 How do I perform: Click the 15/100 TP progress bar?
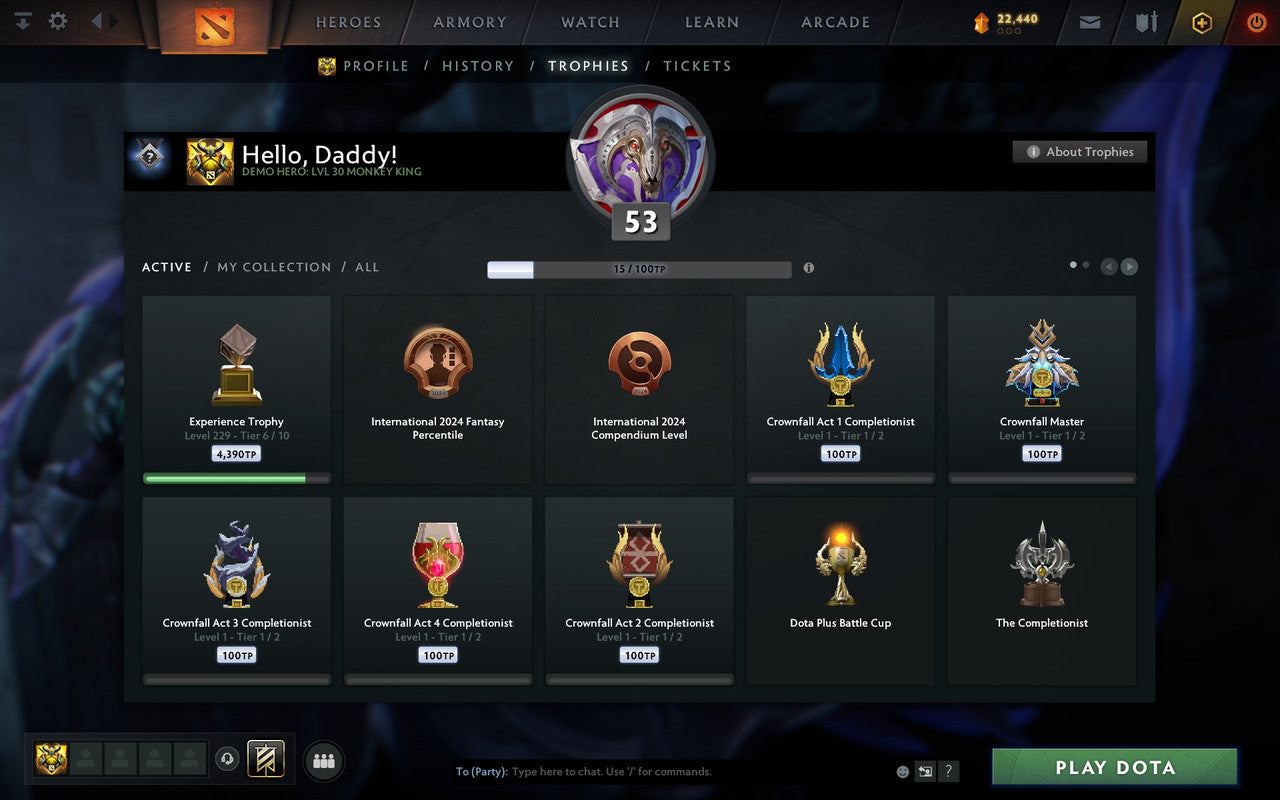tap(639, 269)
